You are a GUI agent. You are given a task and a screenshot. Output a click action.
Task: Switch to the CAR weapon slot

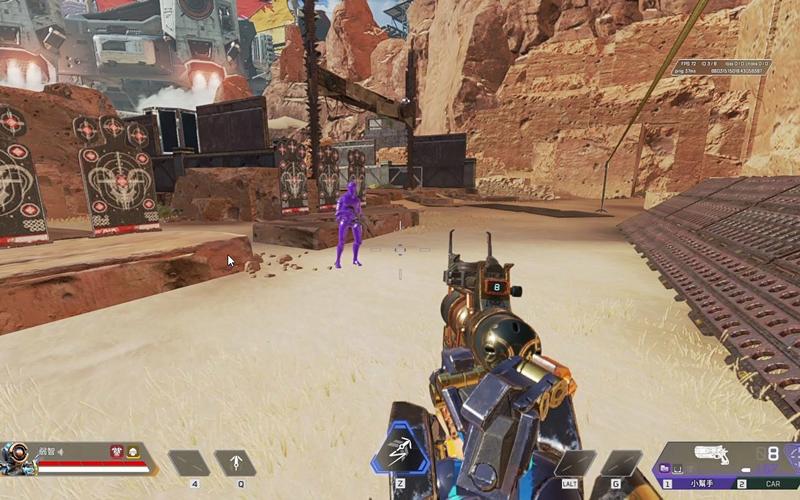pos(765,483)
